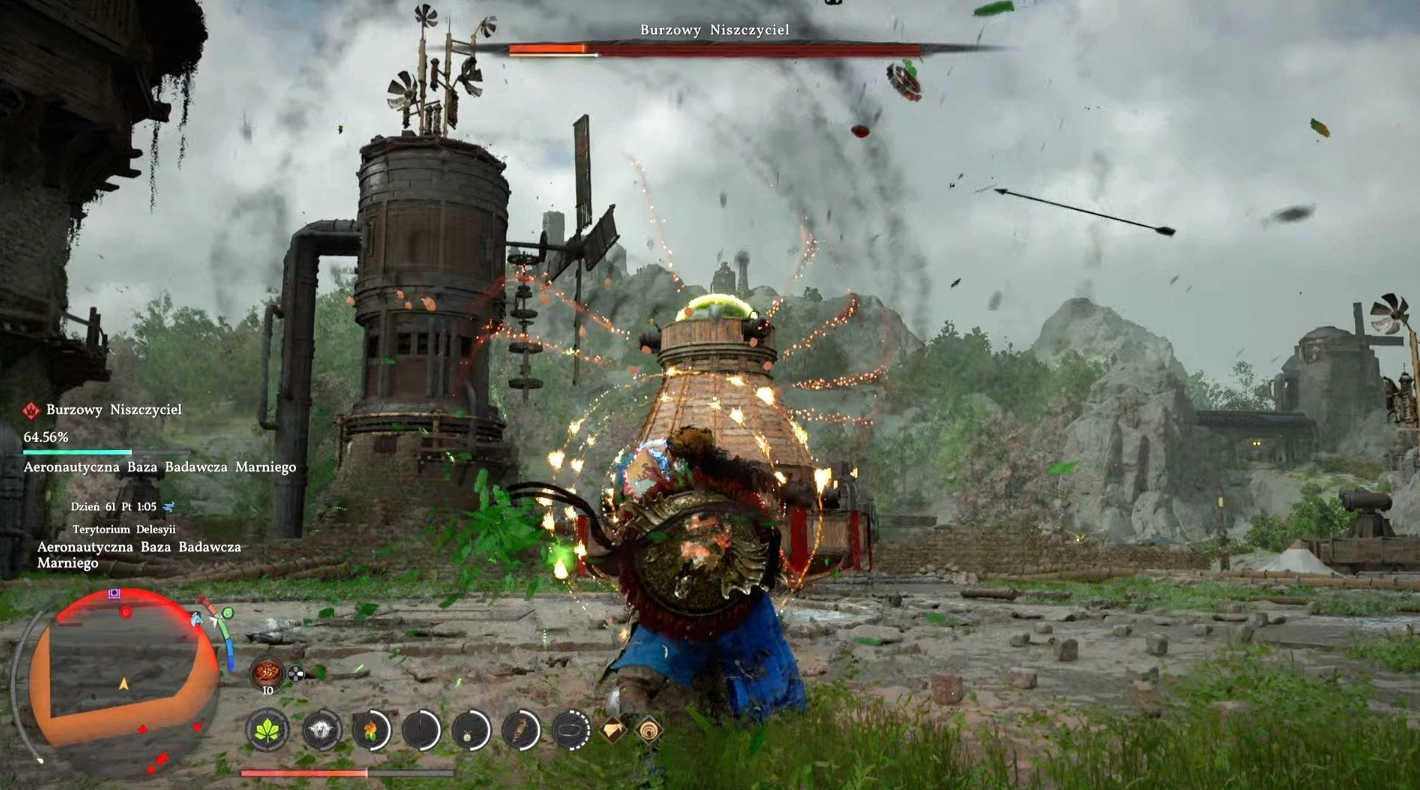Select the green leaf skill slot

coord(267,730)
